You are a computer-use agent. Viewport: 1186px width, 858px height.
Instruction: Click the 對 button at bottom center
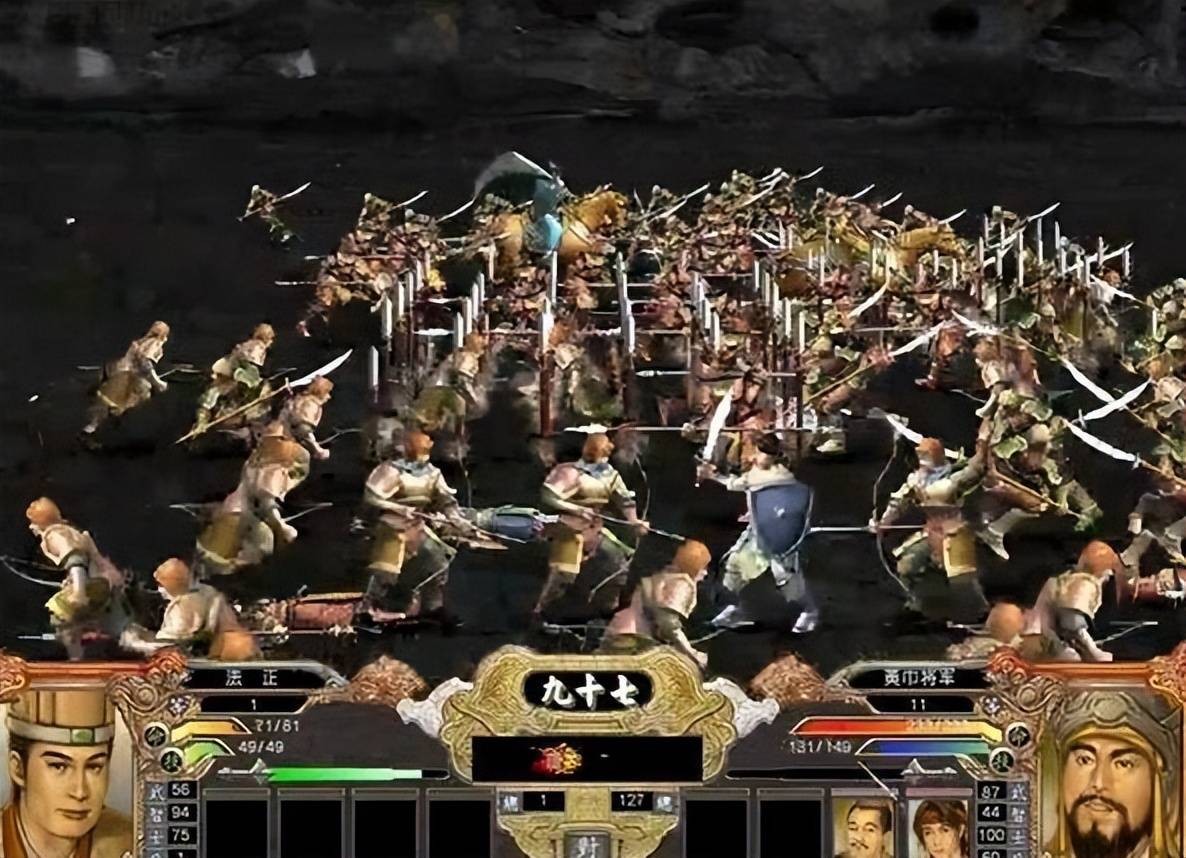pos(588,842)
